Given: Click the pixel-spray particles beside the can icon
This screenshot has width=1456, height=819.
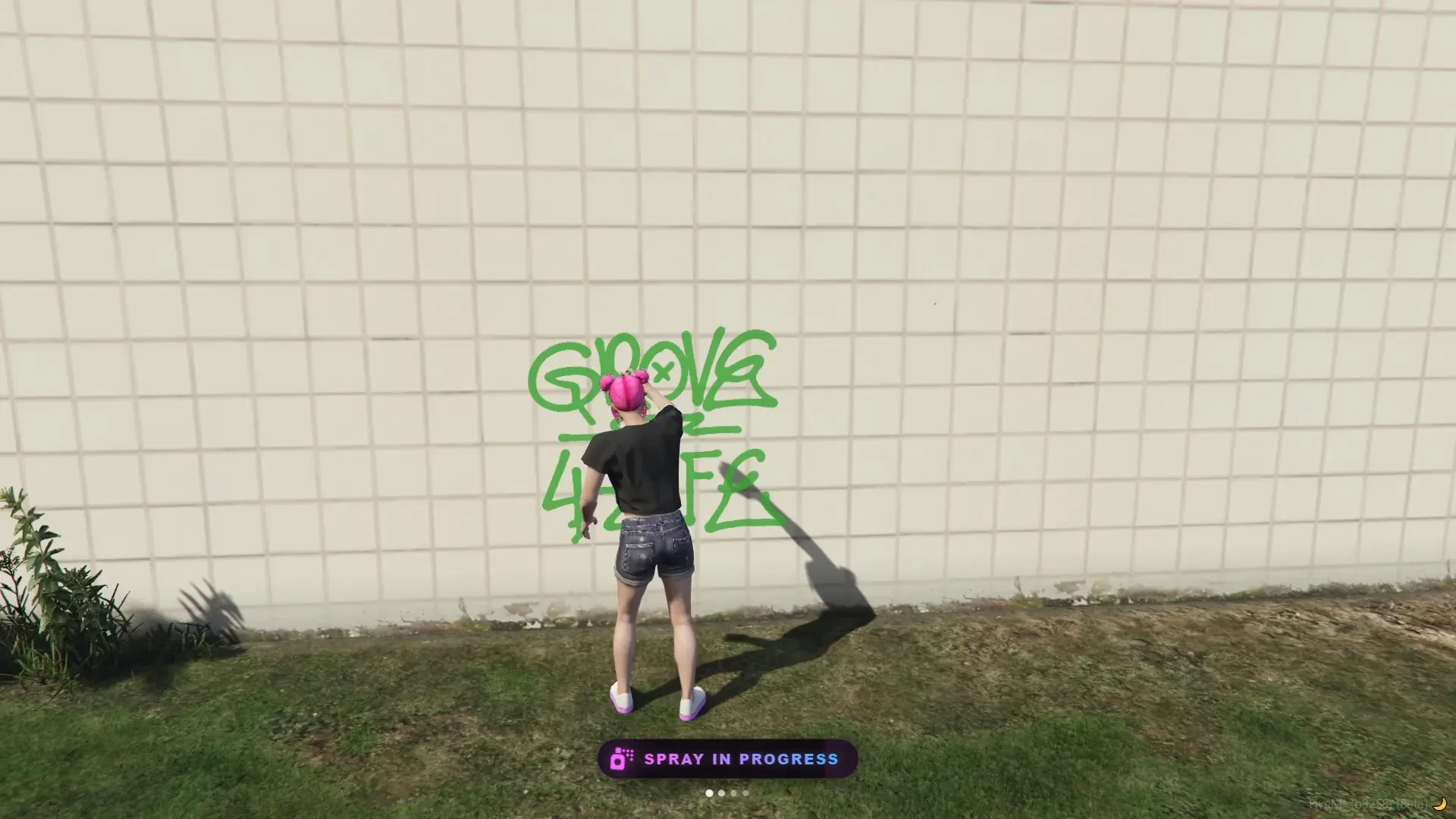Looking at the screenshot, I should coord(630,755).
